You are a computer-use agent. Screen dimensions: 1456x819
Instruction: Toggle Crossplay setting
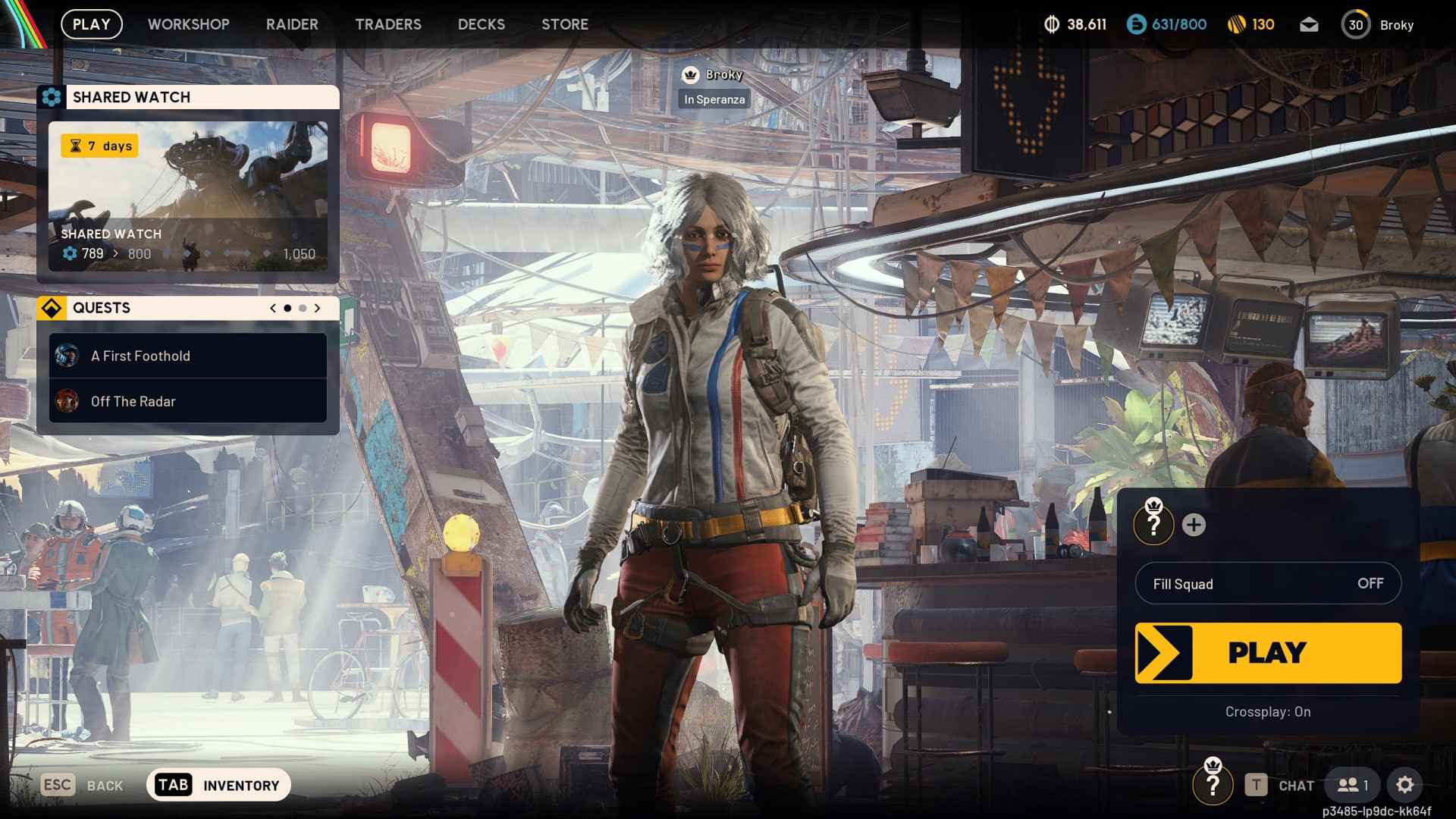point(1266,711)
